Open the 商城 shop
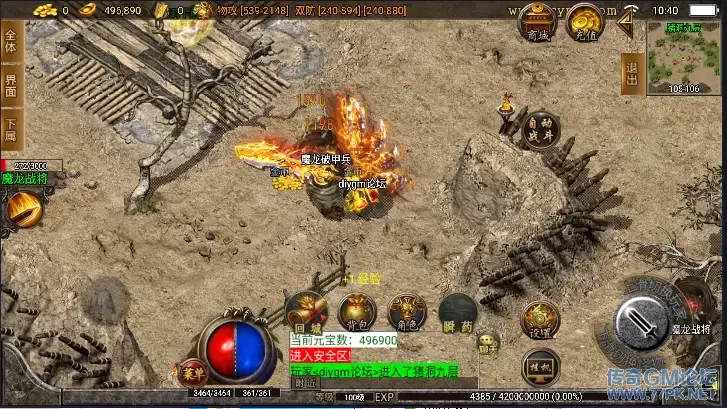Viewport: 727px width, 409px height. 537,22
